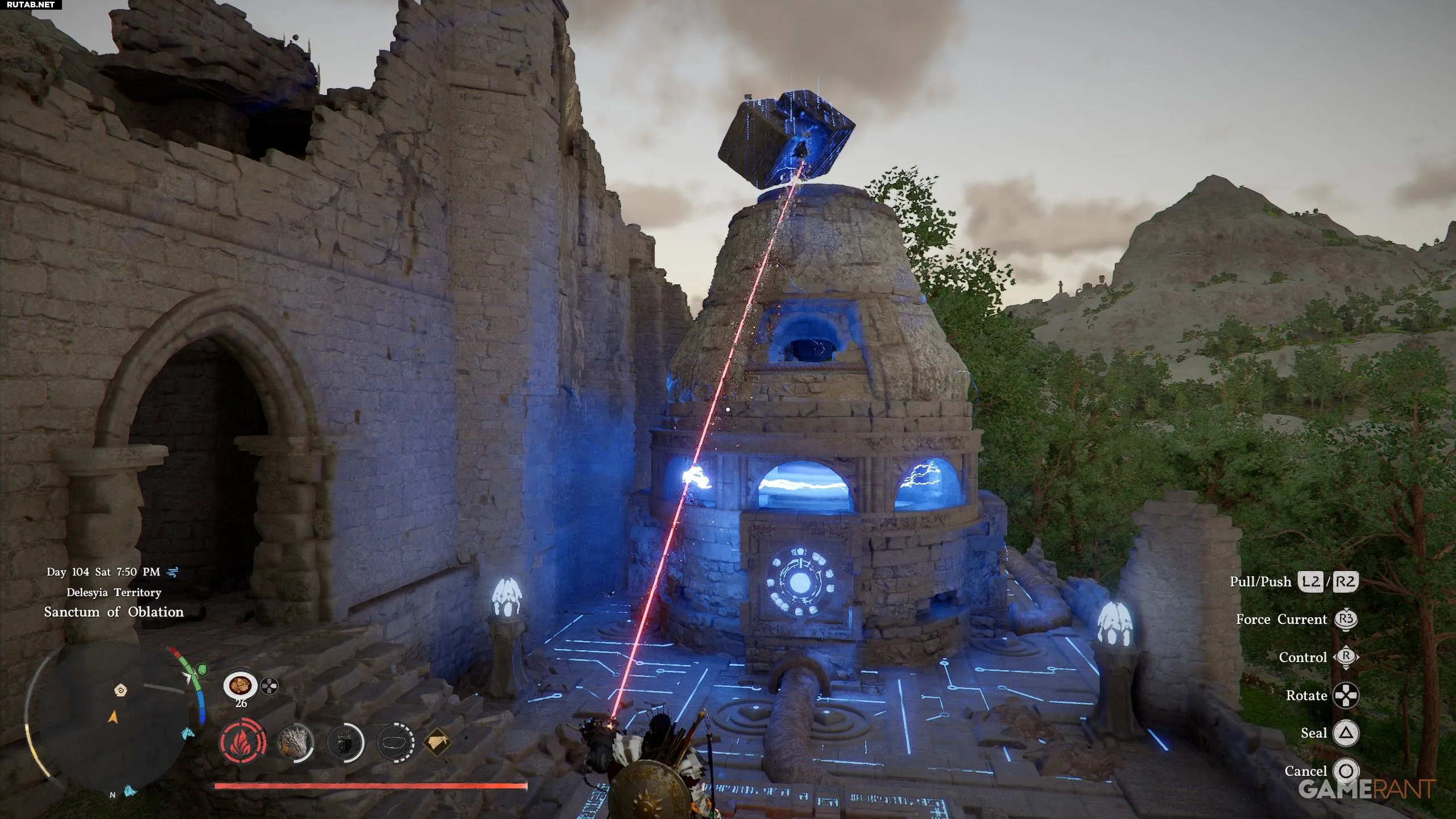
Task: Select the food dish item slot
Action: tap(240, 685)
